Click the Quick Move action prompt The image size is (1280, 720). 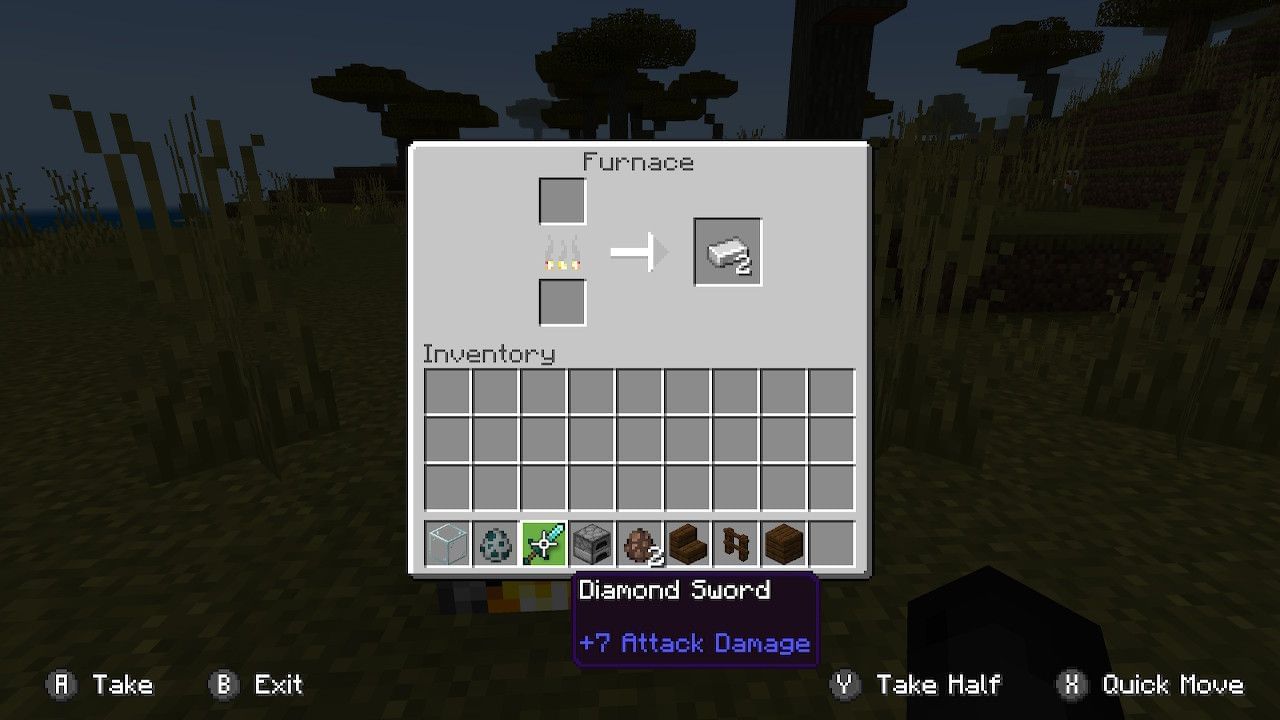point(1156,685)
